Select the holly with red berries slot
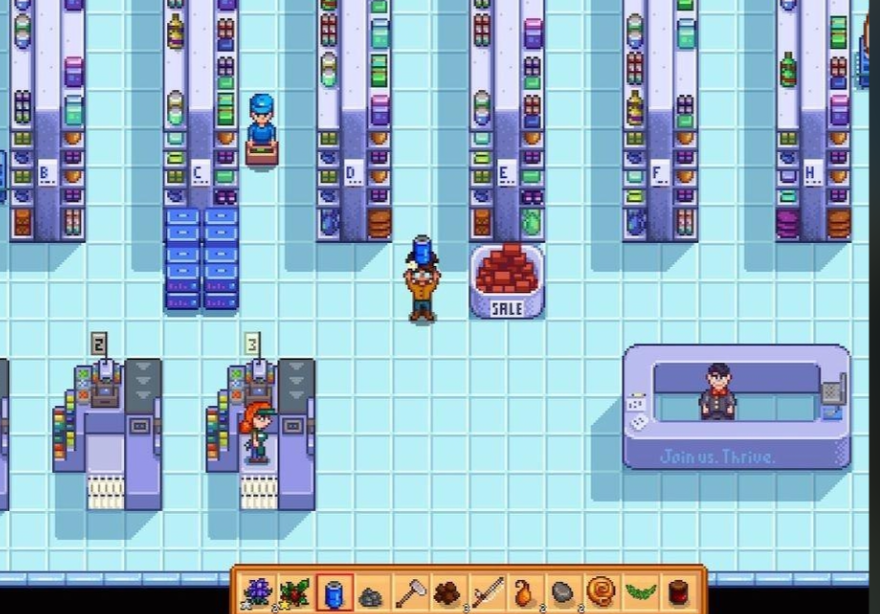The height and width of the screenshot is (614, 880). pyautogui.click(x=295, y=592)
